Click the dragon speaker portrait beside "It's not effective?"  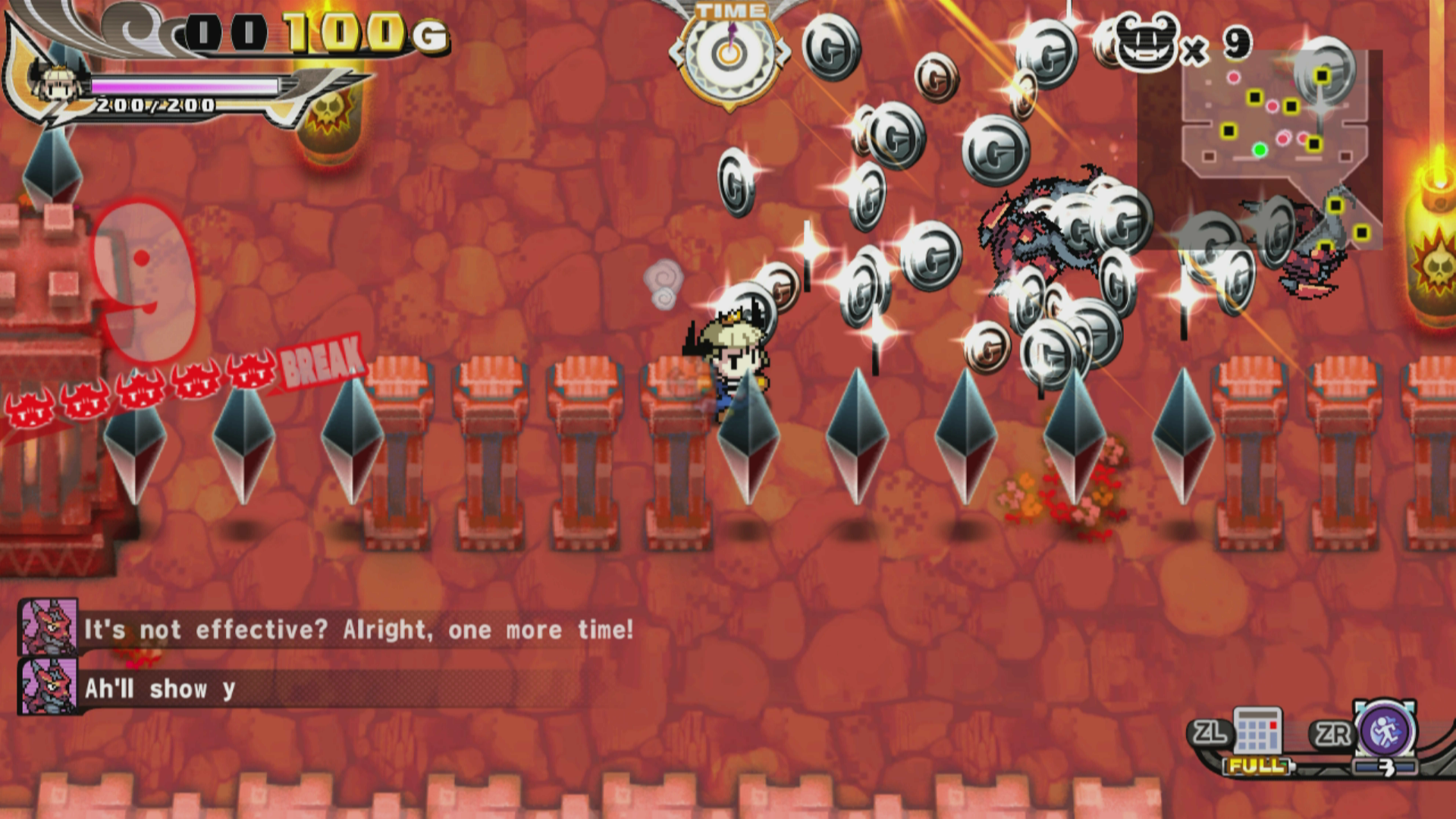[48, 627]
